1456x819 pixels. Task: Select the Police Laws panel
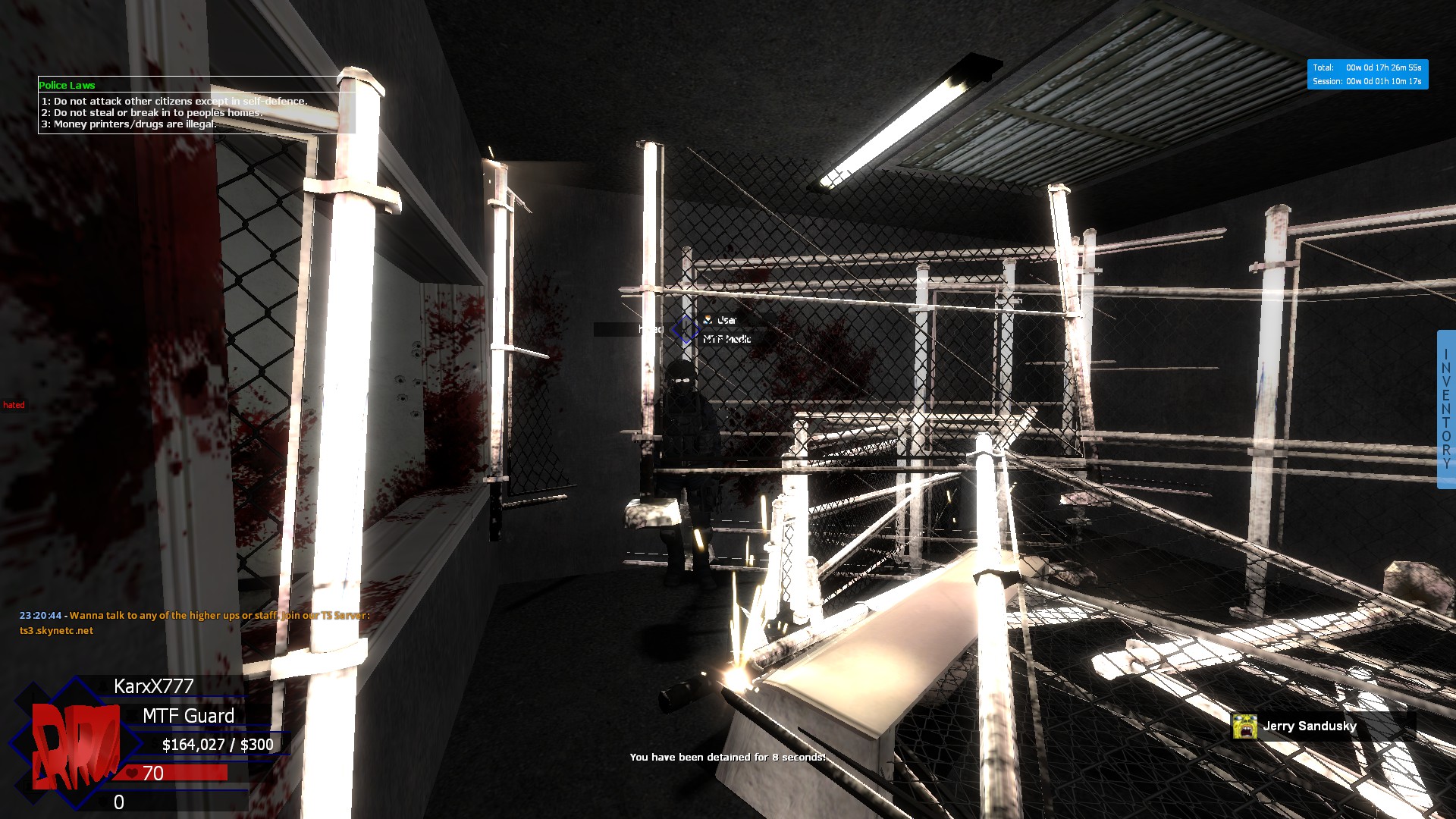coord(196,106)
